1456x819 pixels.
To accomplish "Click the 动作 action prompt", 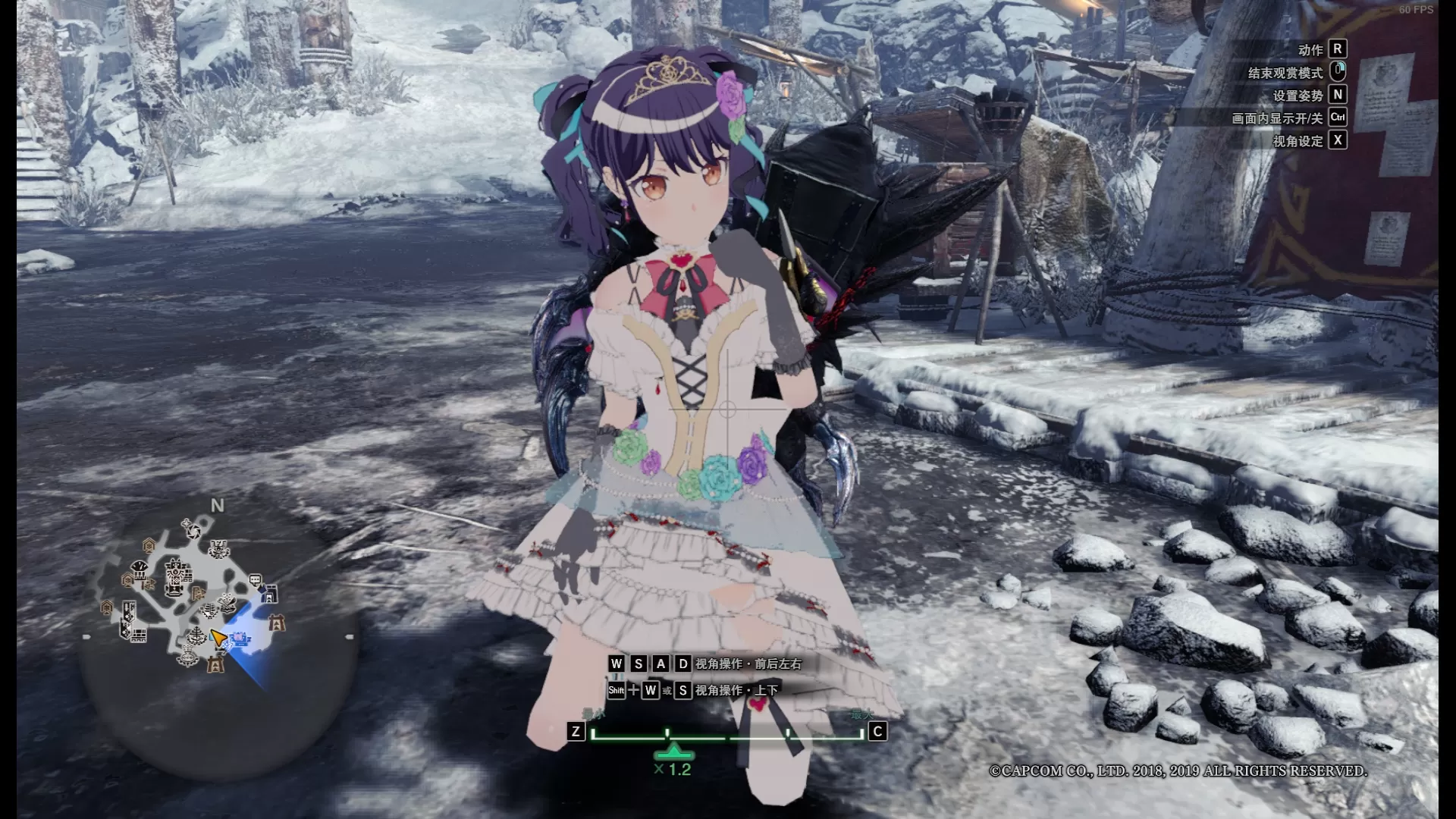I will [x=1311, y=49].
